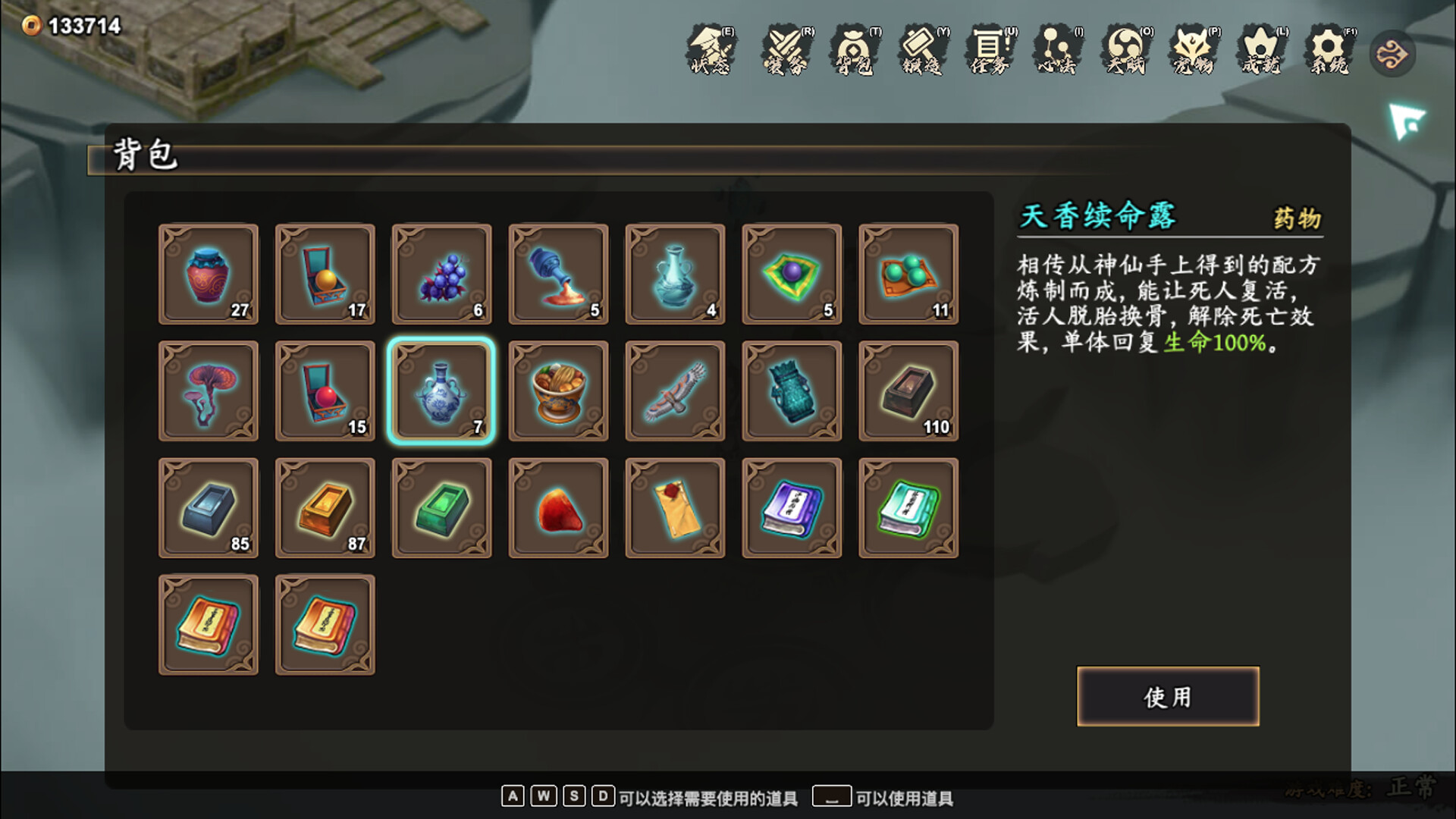Open the 宠物 pet panel

pyautogui.click(x=1192, y=53)
